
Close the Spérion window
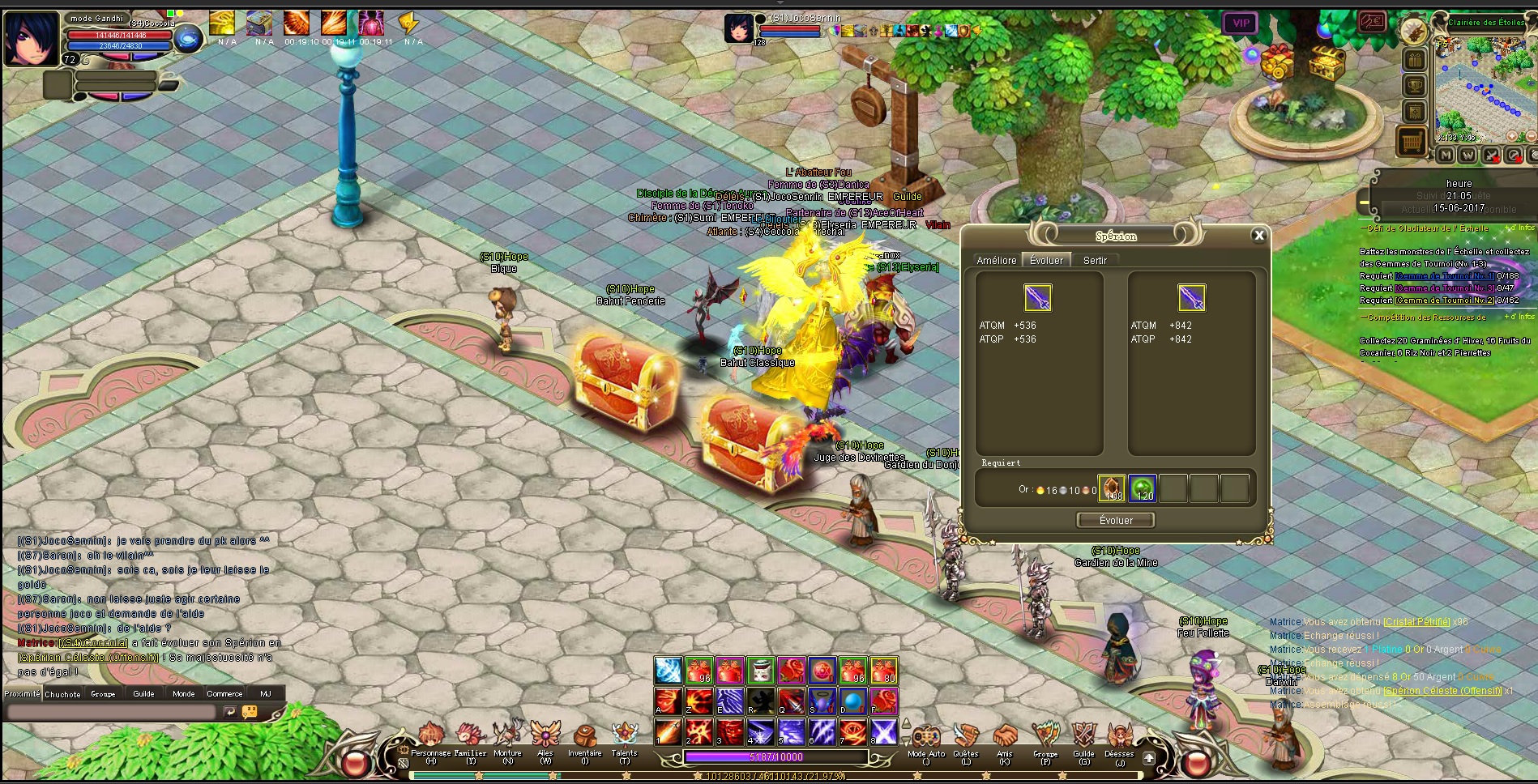(1258, 235)
